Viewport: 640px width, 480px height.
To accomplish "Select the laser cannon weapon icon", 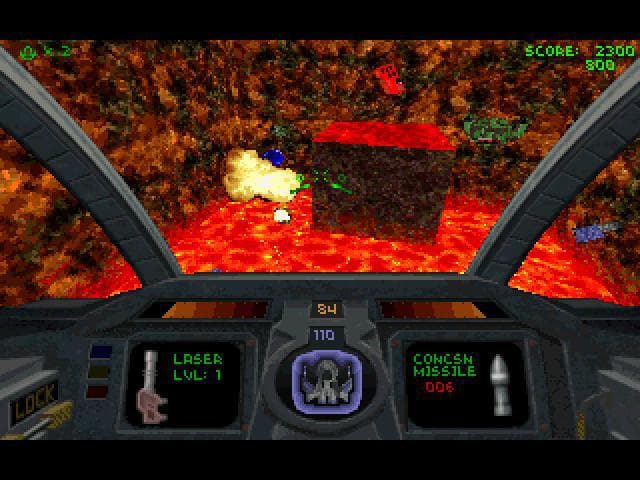I will click(152, 384).
